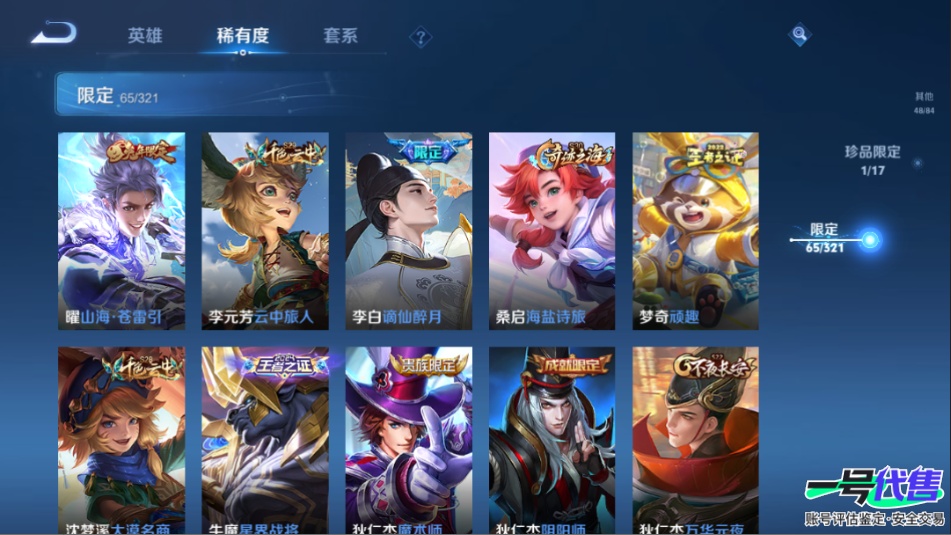View the 梦奇 顽趣 skin card
The image size is (951, 535).
click(695, 231)
